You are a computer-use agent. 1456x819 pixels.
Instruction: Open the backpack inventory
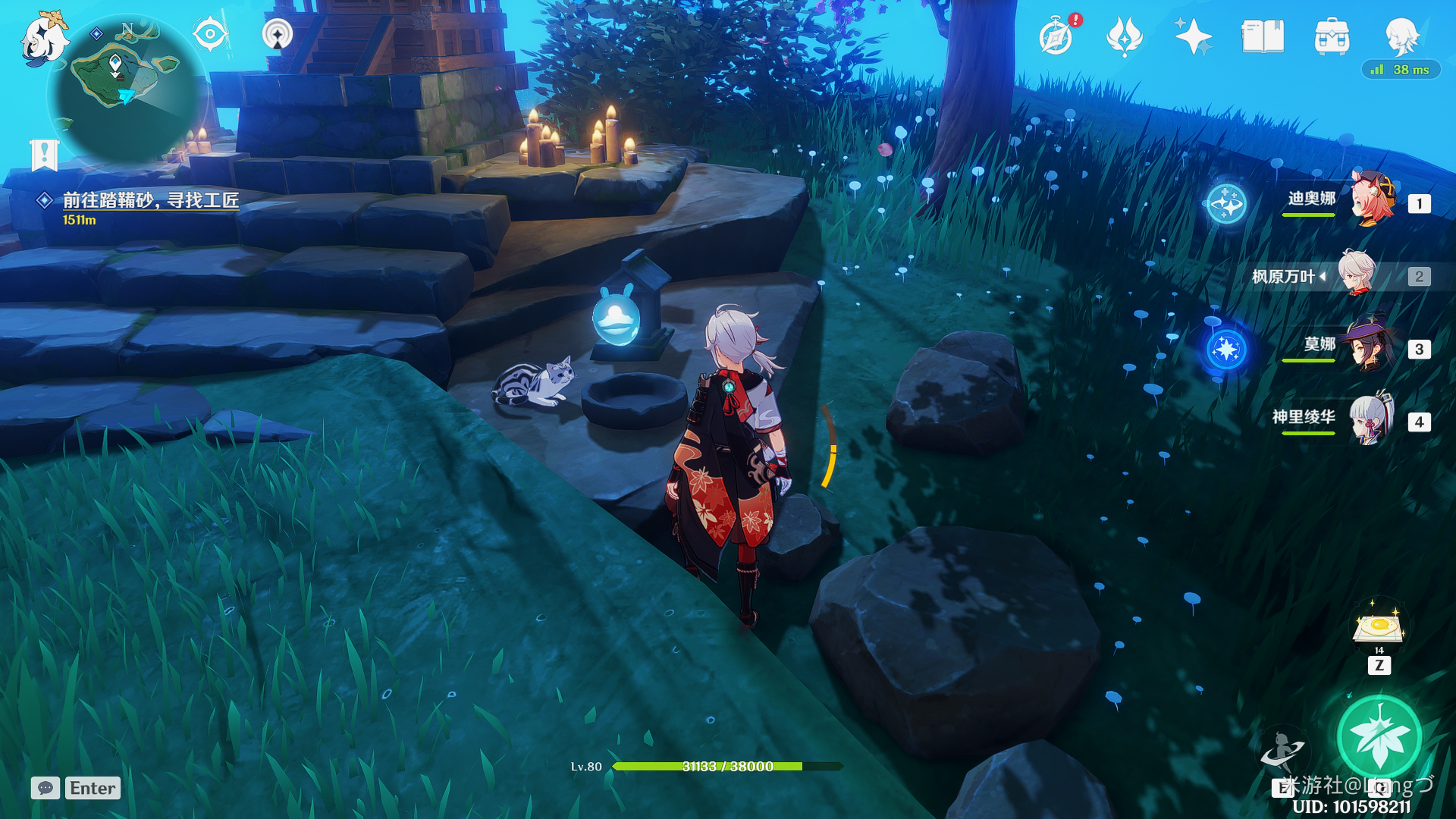1332,36
